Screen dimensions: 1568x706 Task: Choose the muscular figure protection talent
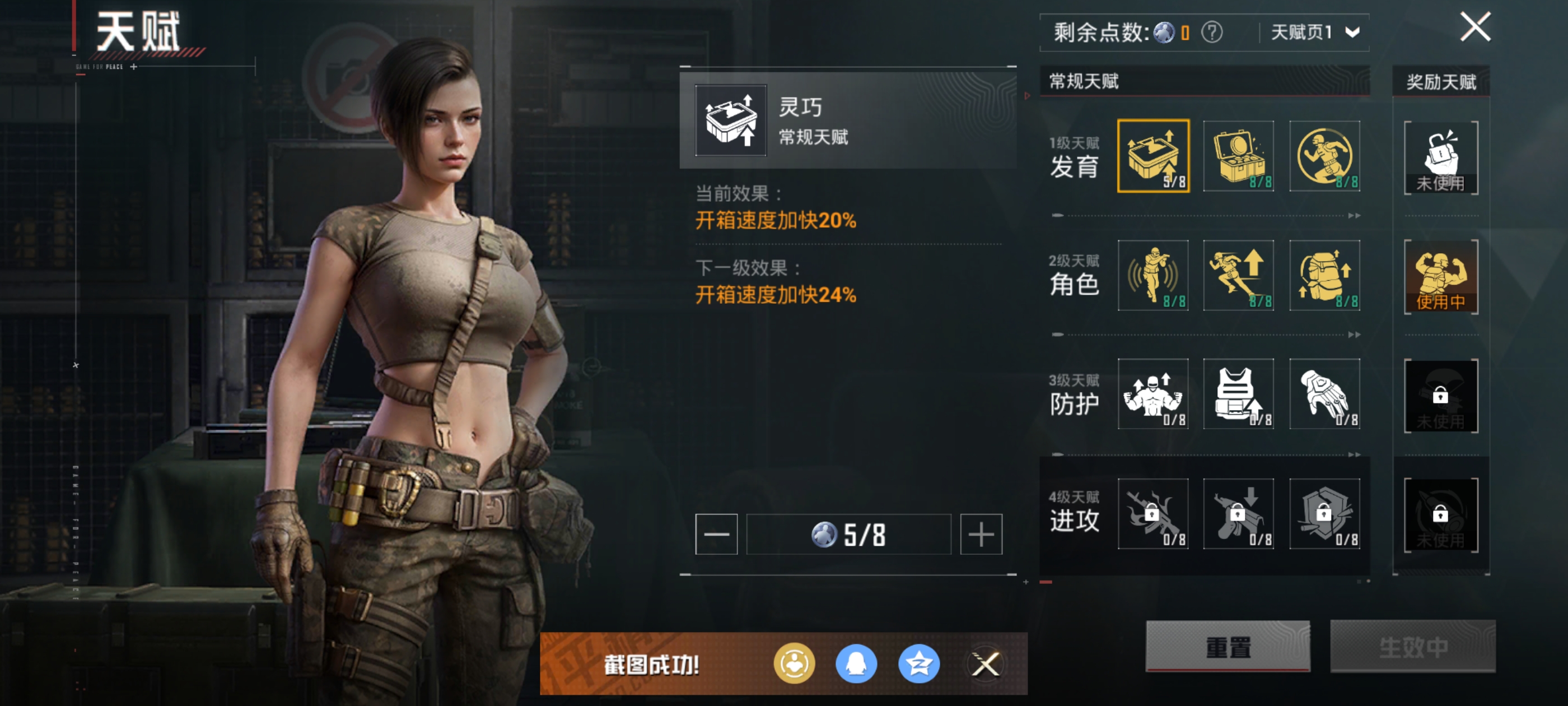coord(1153,394)
